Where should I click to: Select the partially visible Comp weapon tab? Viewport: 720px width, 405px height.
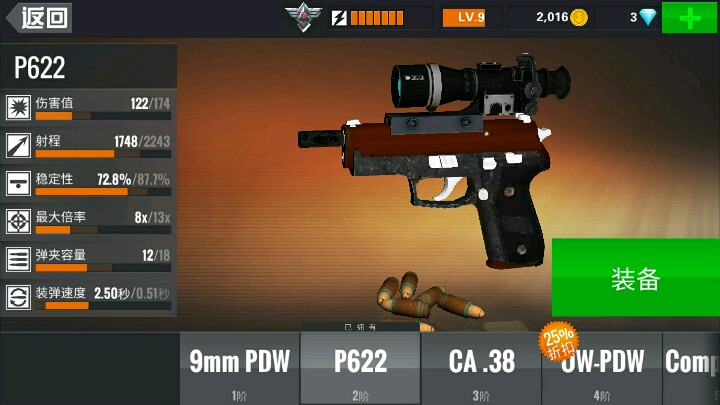click(x=692, y=367)
